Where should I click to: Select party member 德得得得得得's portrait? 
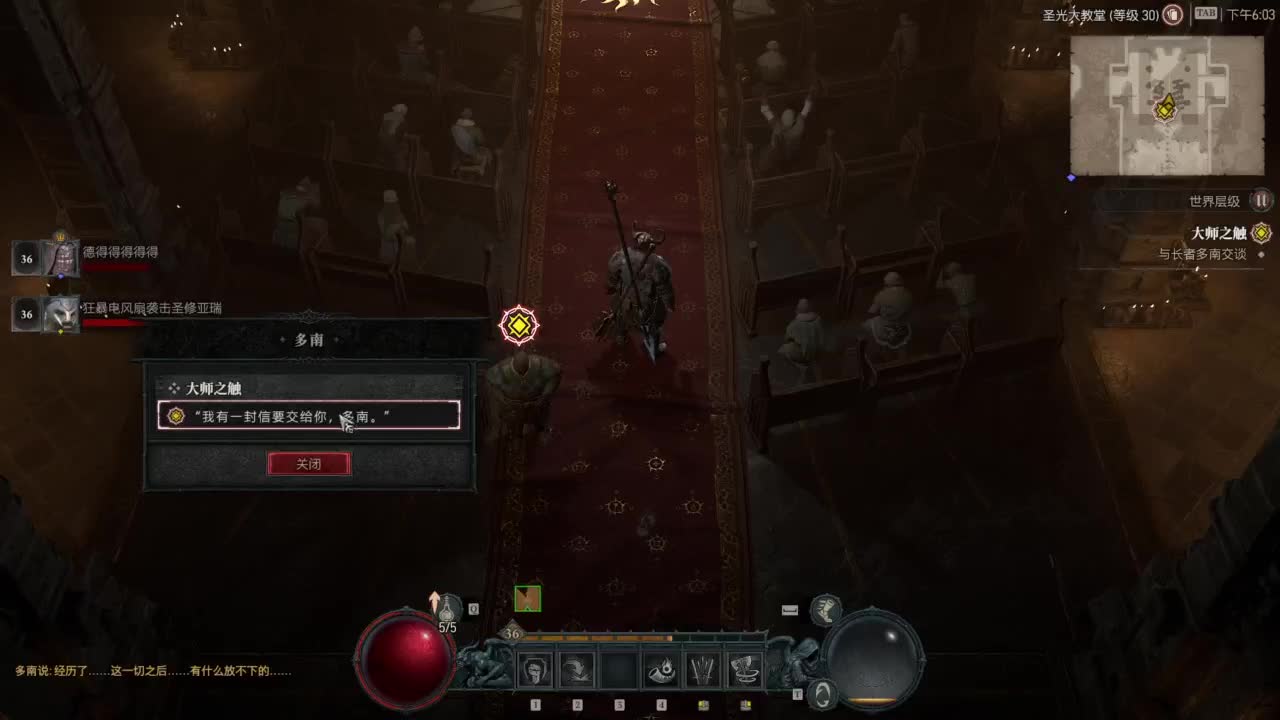click(x=60, y=258)
